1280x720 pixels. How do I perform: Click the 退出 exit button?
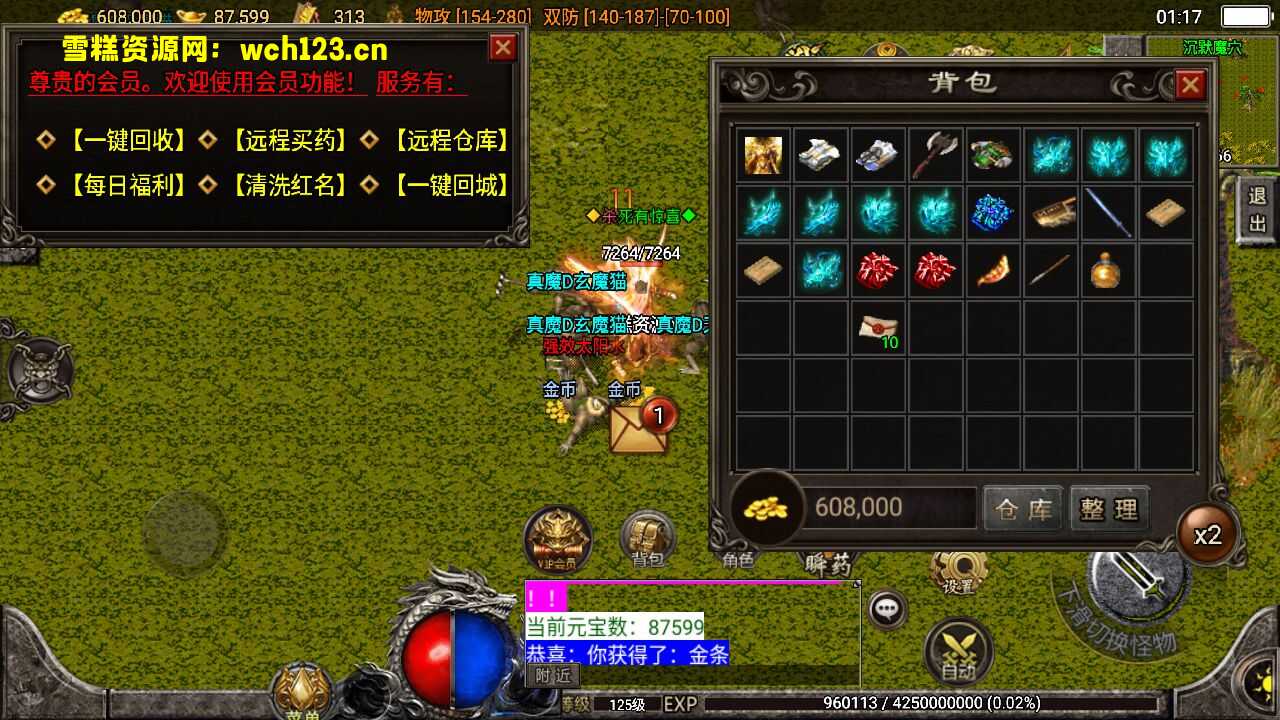(1257, 209)
